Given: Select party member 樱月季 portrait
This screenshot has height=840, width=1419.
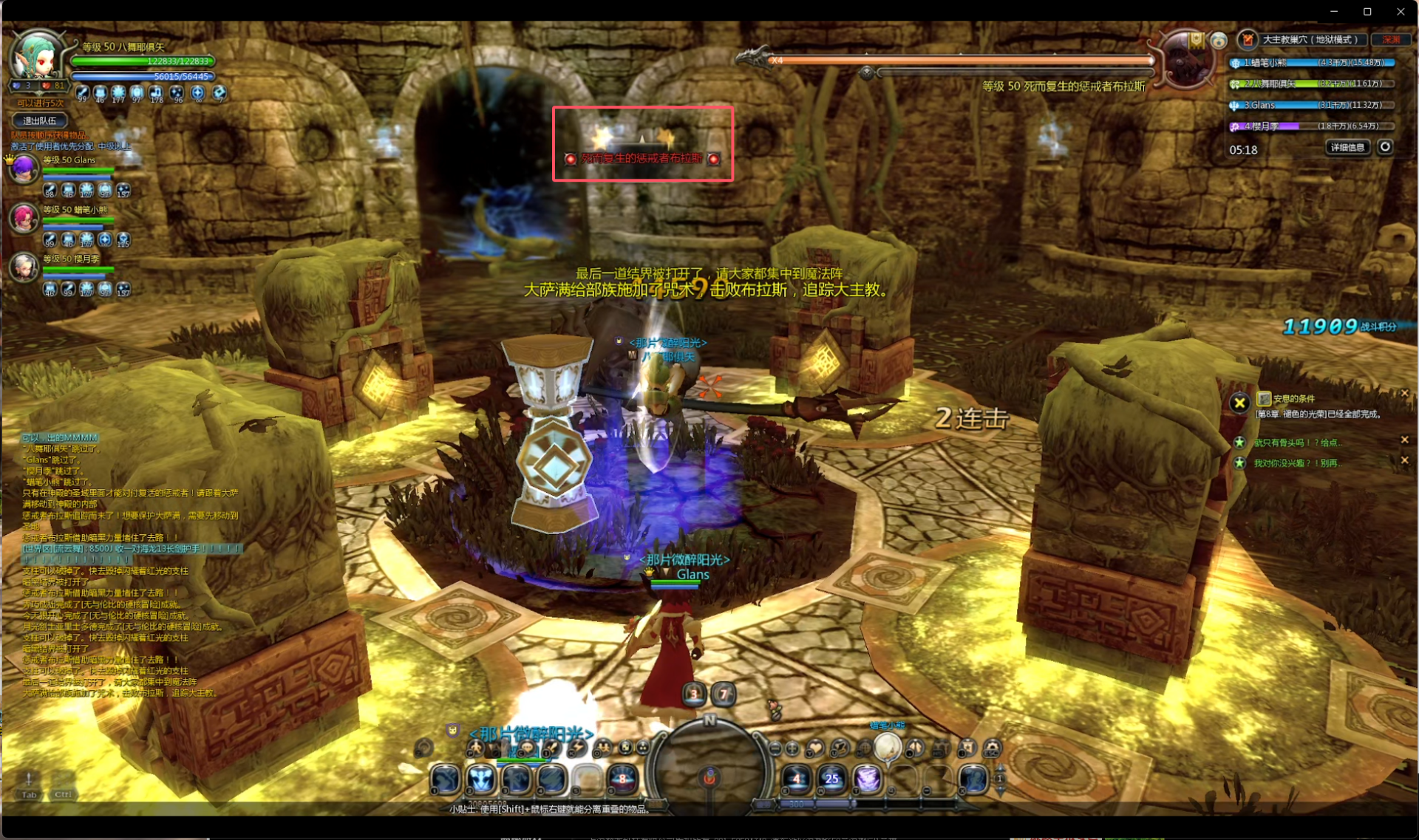Looking at the screenshot, I should pyautogui.click(x=24, y=267).
